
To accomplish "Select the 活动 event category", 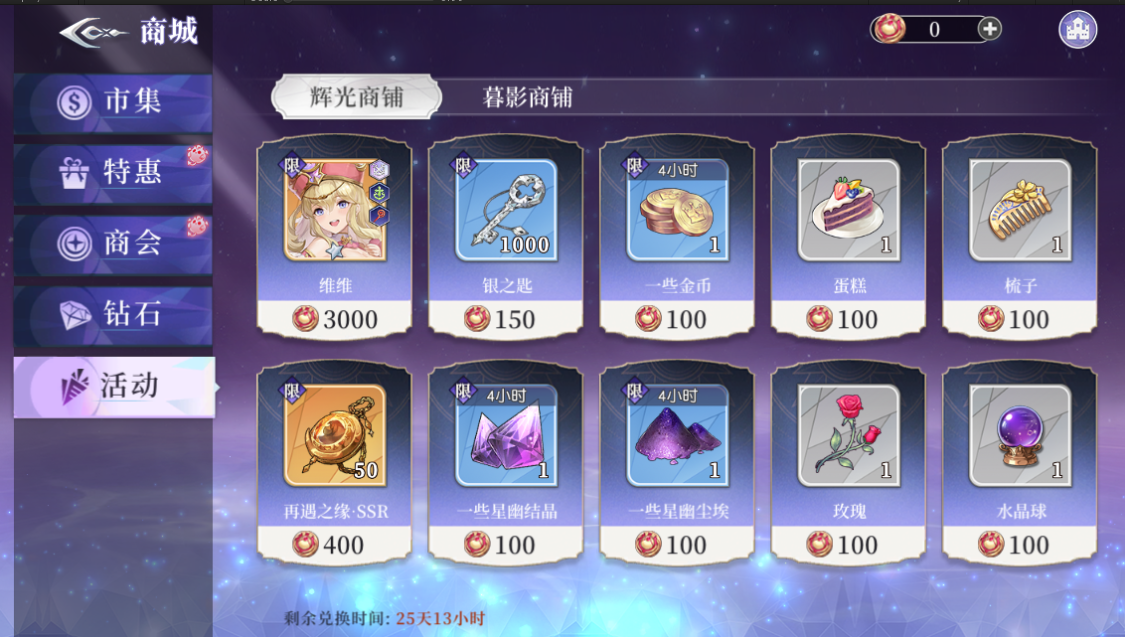I will [114, 386].
